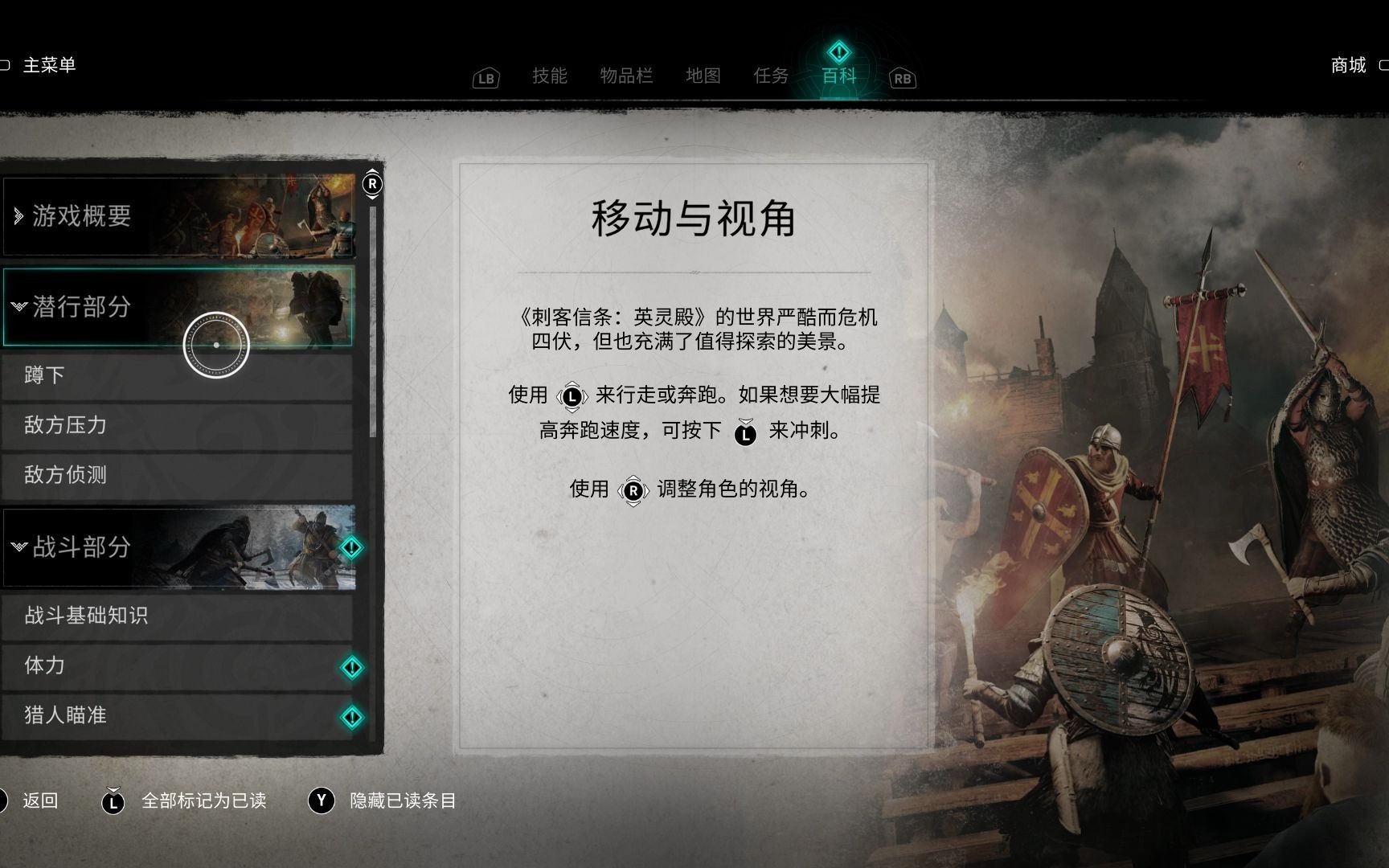The width and height of the screenshot is (1389, 868).
Task: Click the unread diamond icon next to 猎人瞄准
Action: pyautogui.click(x=351, y=715)
